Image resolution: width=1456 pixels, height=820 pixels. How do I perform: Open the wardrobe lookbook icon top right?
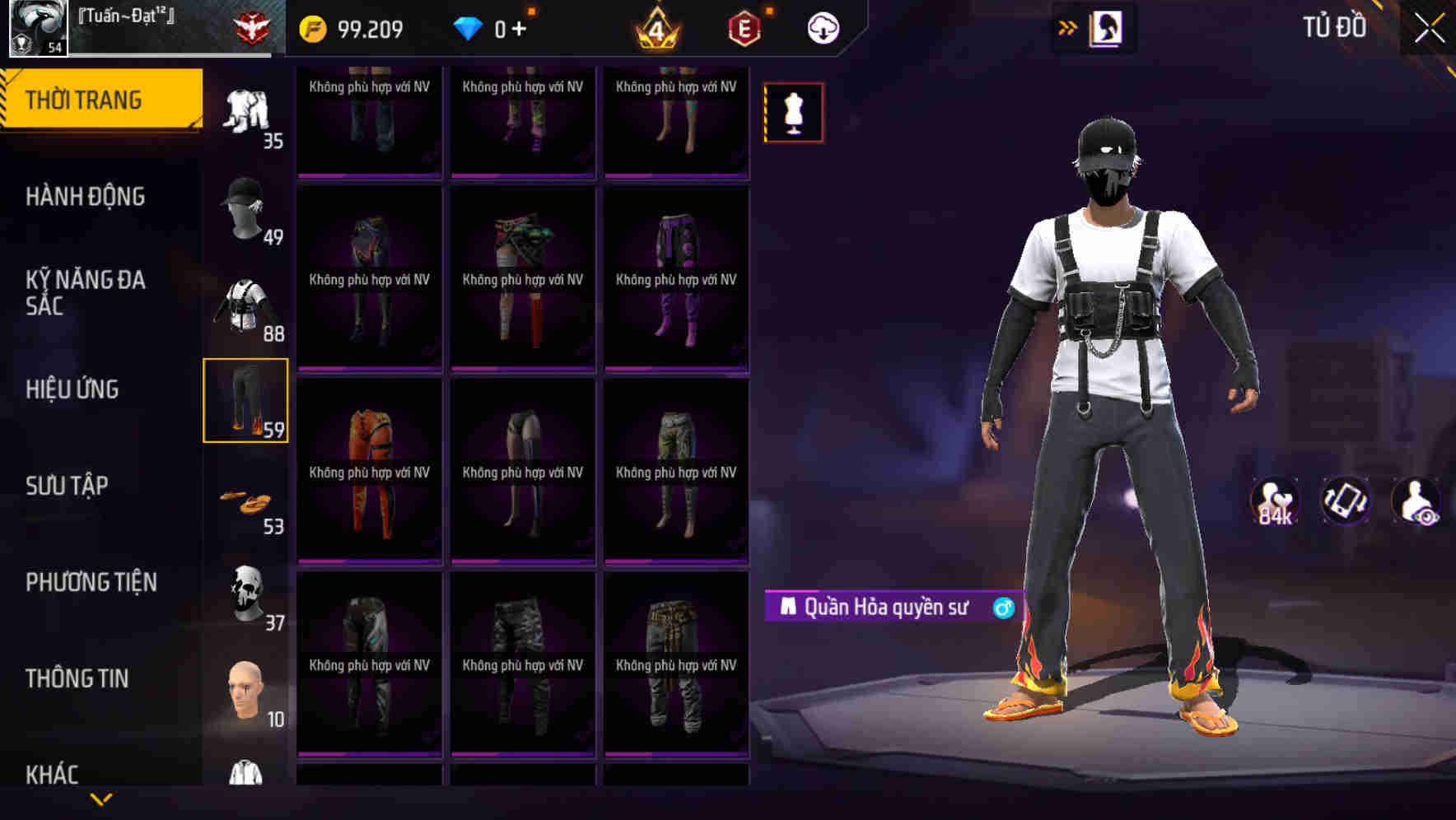tap(1108, 27)
